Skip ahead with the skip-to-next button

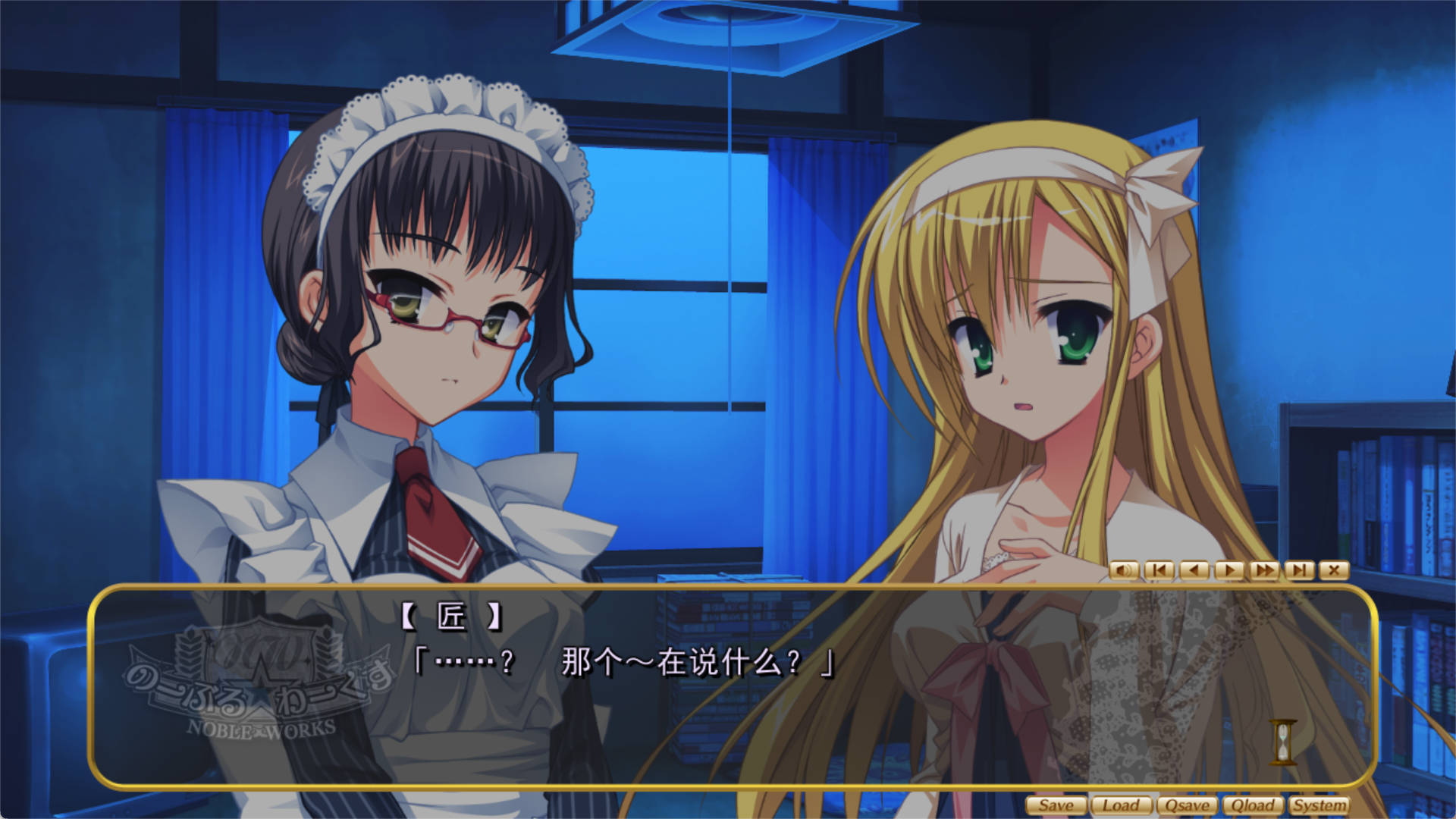(x=1299, y=570)
